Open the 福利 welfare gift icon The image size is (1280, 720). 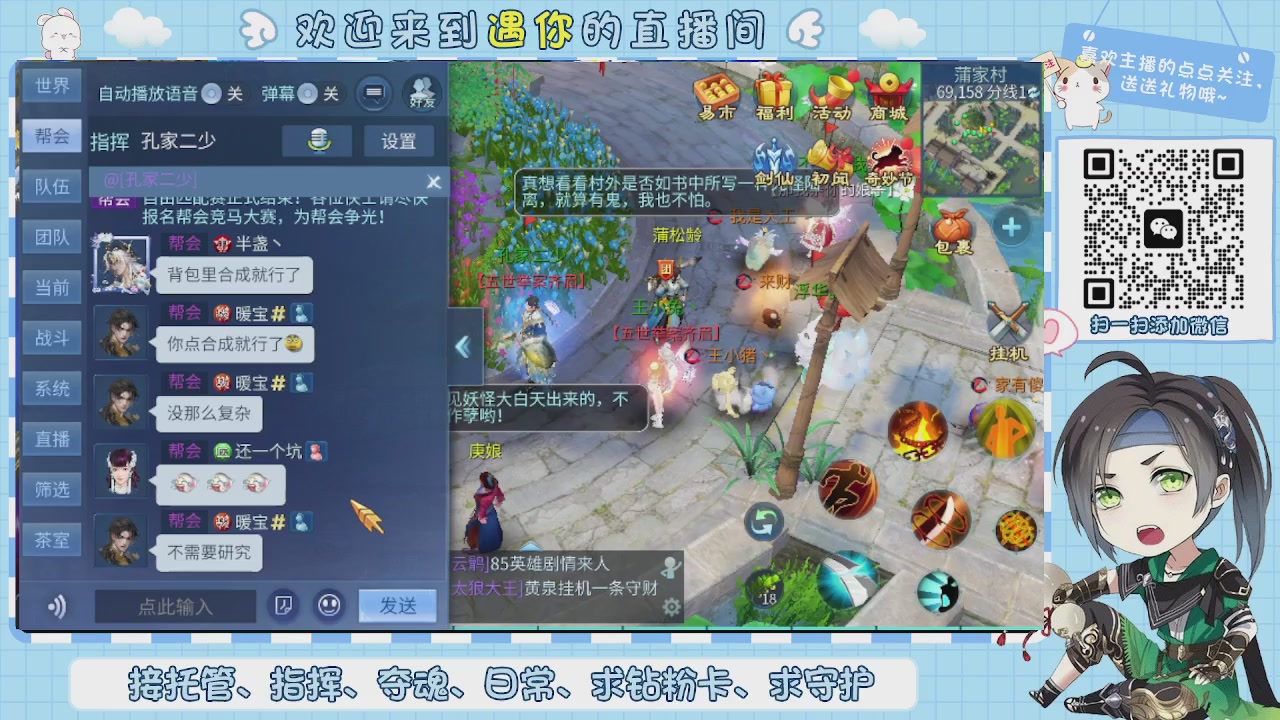(776, 90)
